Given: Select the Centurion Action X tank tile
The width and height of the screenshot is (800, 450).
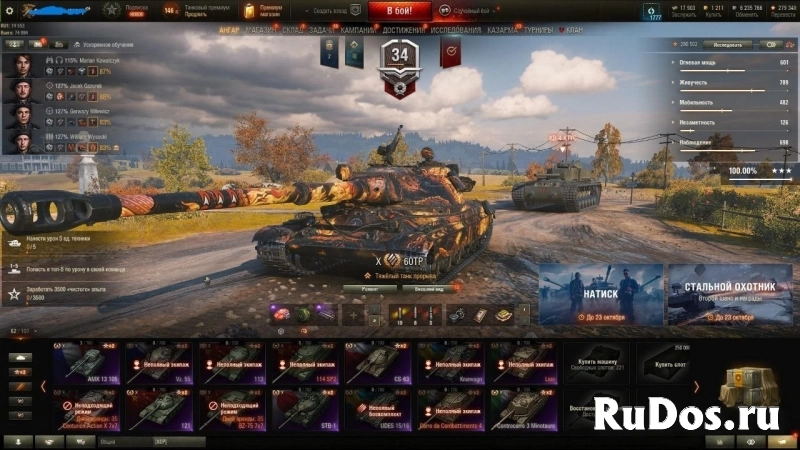Looking at the screenshot, I should (86, 408).
